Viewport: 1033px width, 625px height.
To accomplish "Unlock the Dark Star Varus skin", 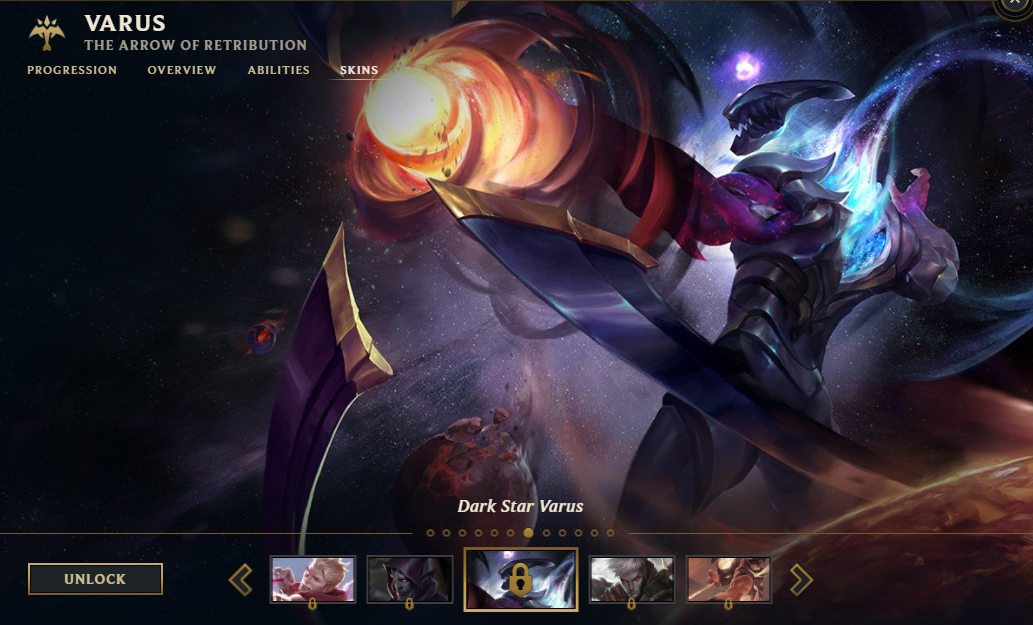I will (x=95, y=579).
